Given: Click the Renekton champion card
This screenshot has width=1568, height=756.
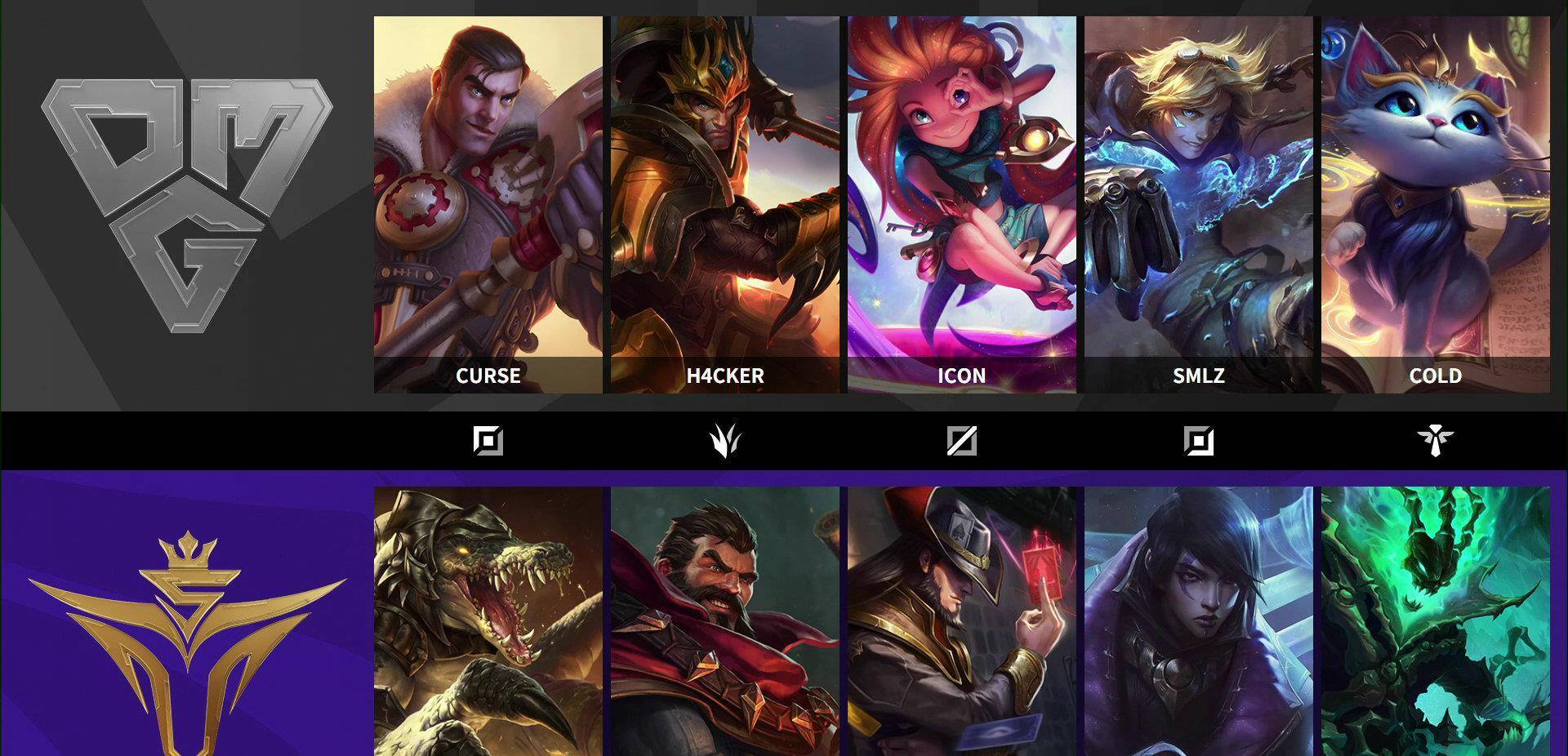Looking at the screenshot, I should [x=488, y=620].
